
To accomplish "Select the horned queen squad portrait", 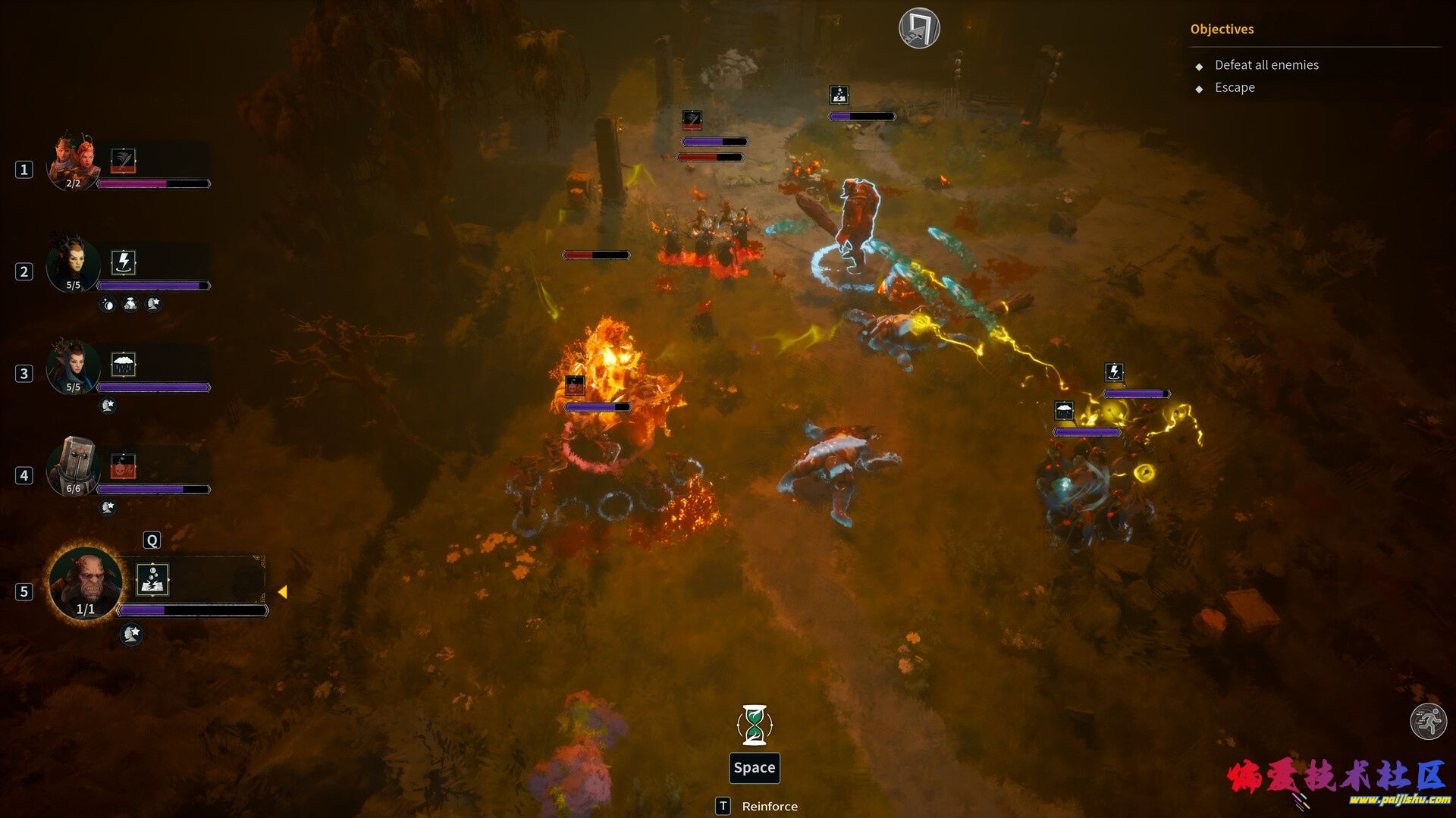I will pyautogui.click(x=74, y=264).
